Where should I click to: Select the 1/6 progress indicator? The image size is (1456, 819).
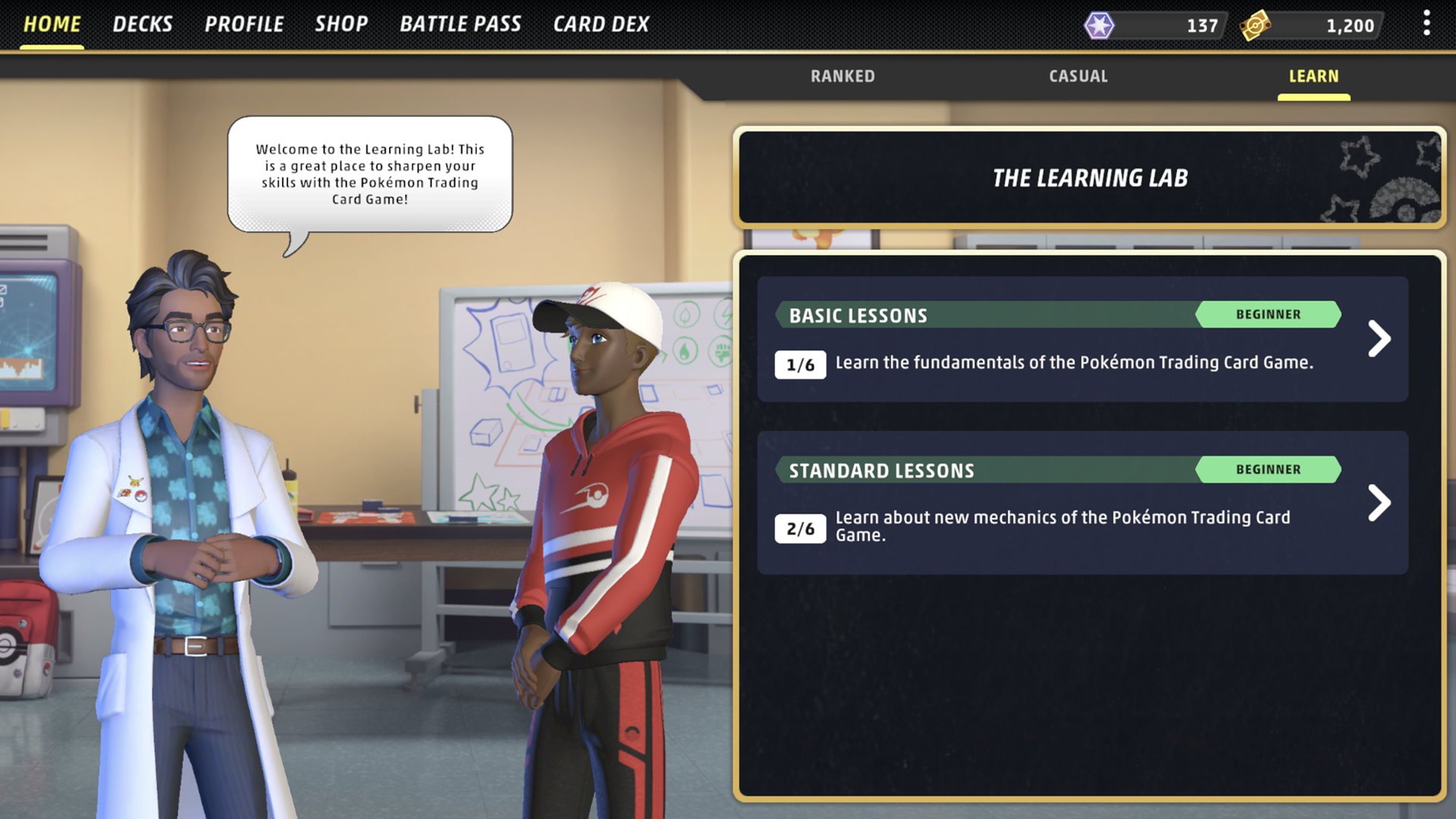pyautogui.click(x=800, y=363)
